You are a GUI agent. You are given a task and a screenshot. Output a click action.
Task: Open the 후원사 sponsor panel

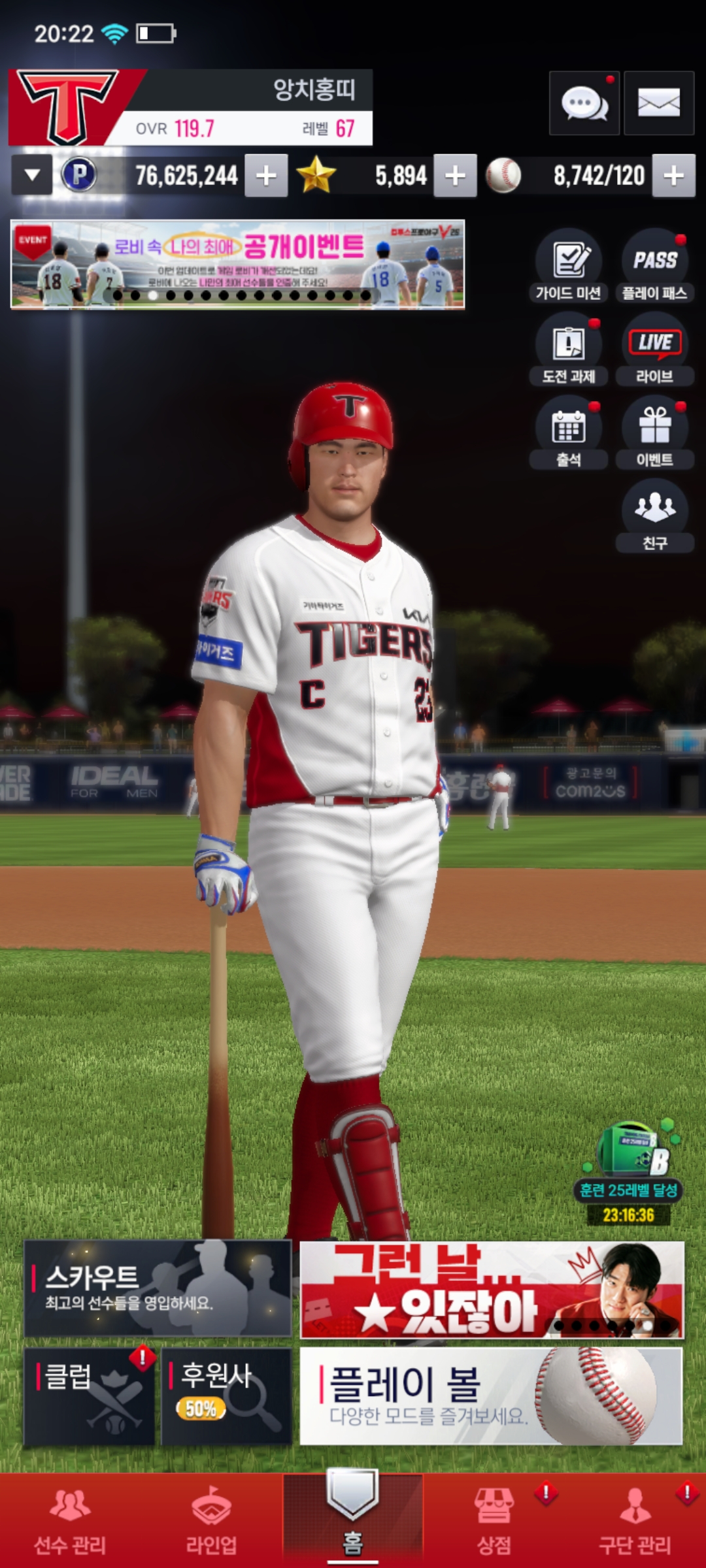226,1396
